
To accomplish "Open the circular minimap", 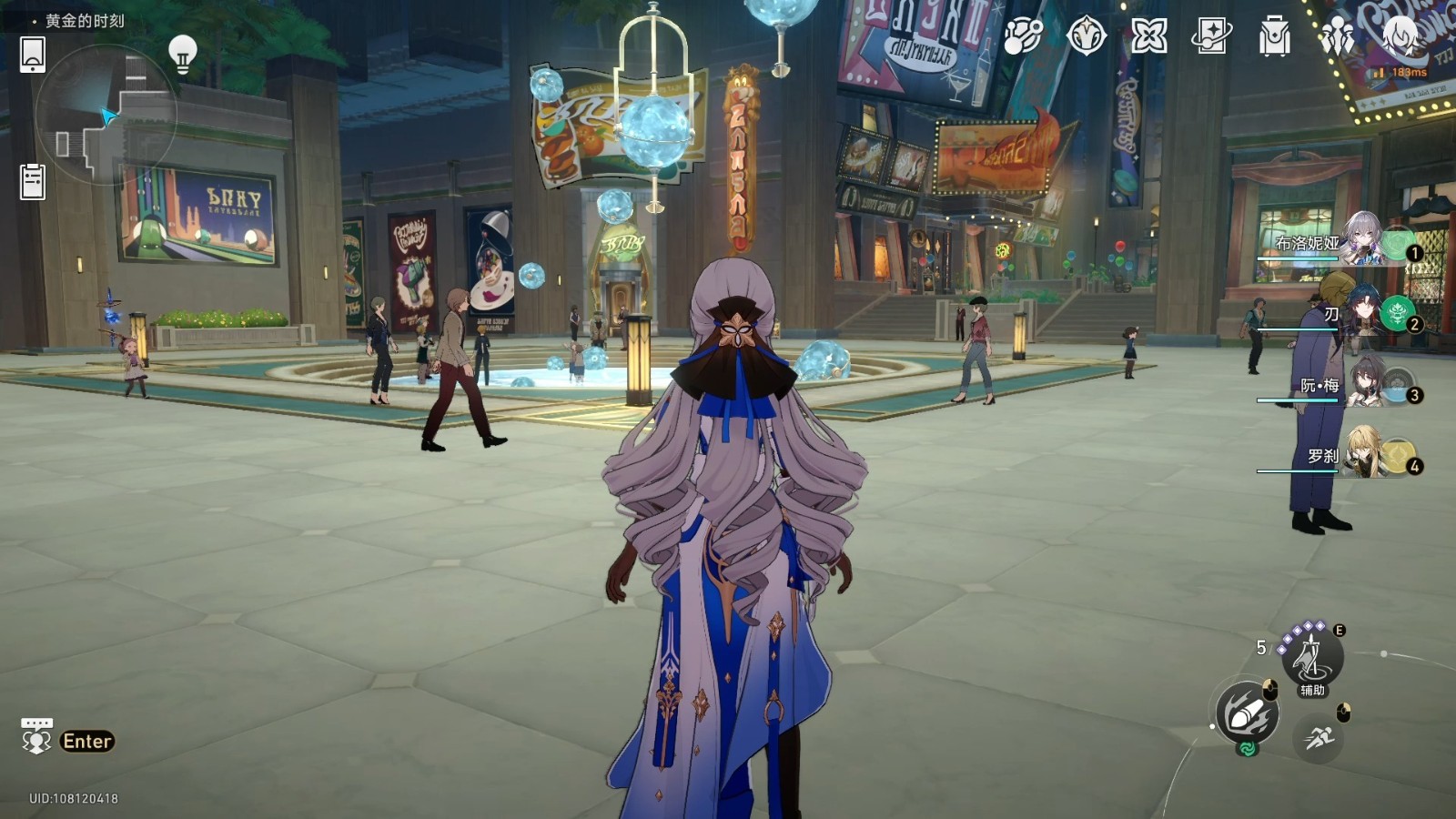I will [105, 116].
